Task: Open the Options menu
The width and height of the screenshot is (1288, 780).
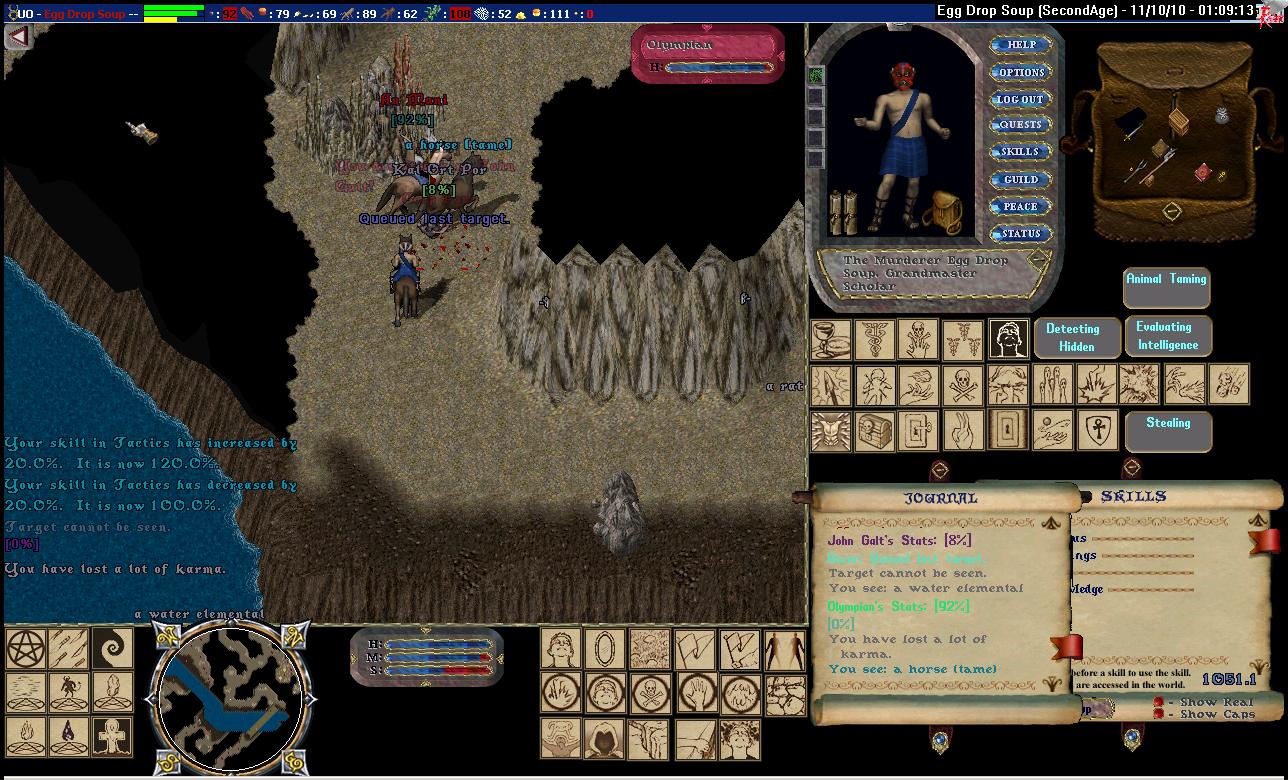Action: [x=1020, y=72]
